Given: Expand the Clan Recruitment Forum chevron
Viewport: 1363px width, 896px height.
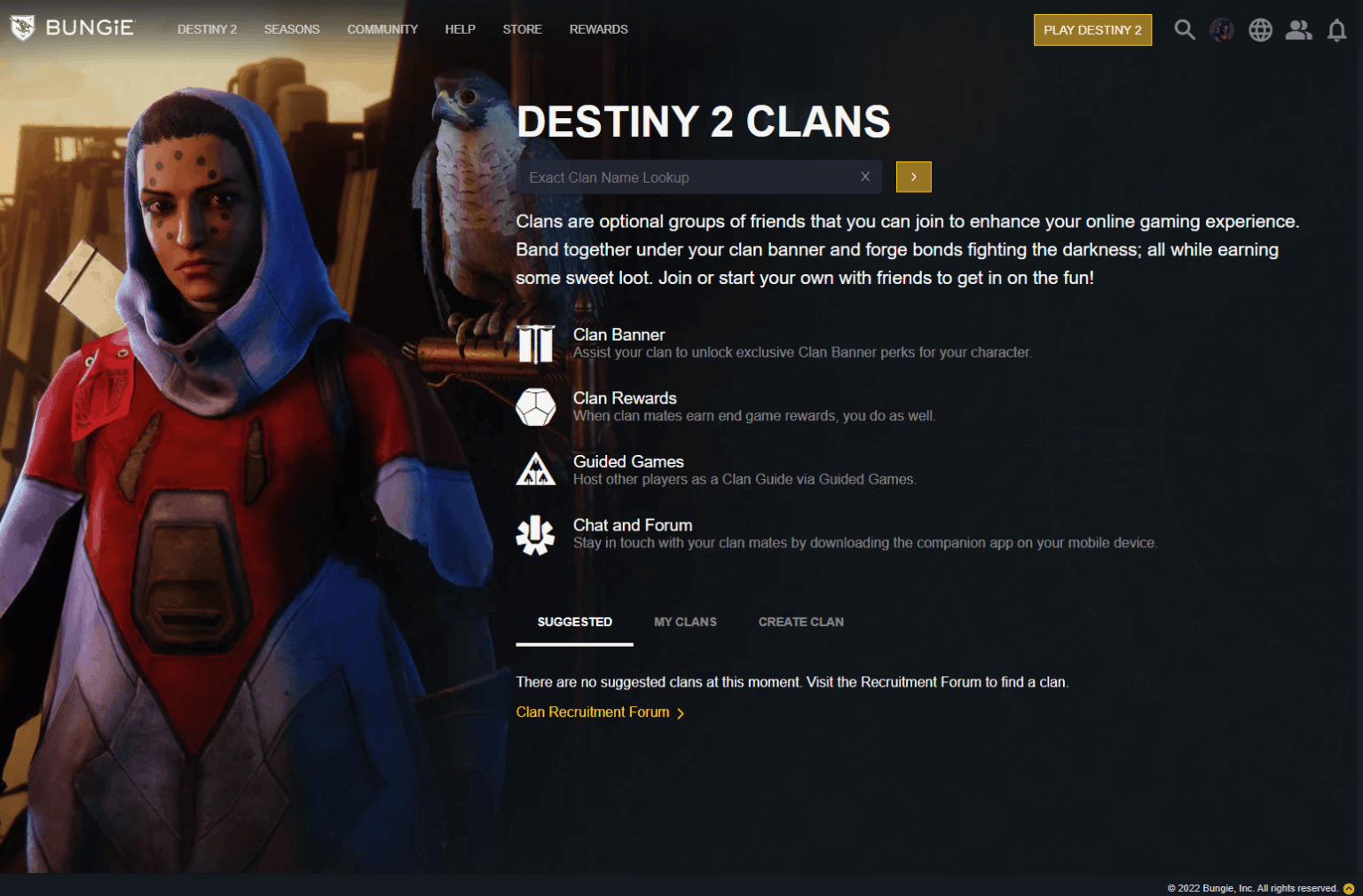Looking at the screenshot, I should [x=681, y=712].
